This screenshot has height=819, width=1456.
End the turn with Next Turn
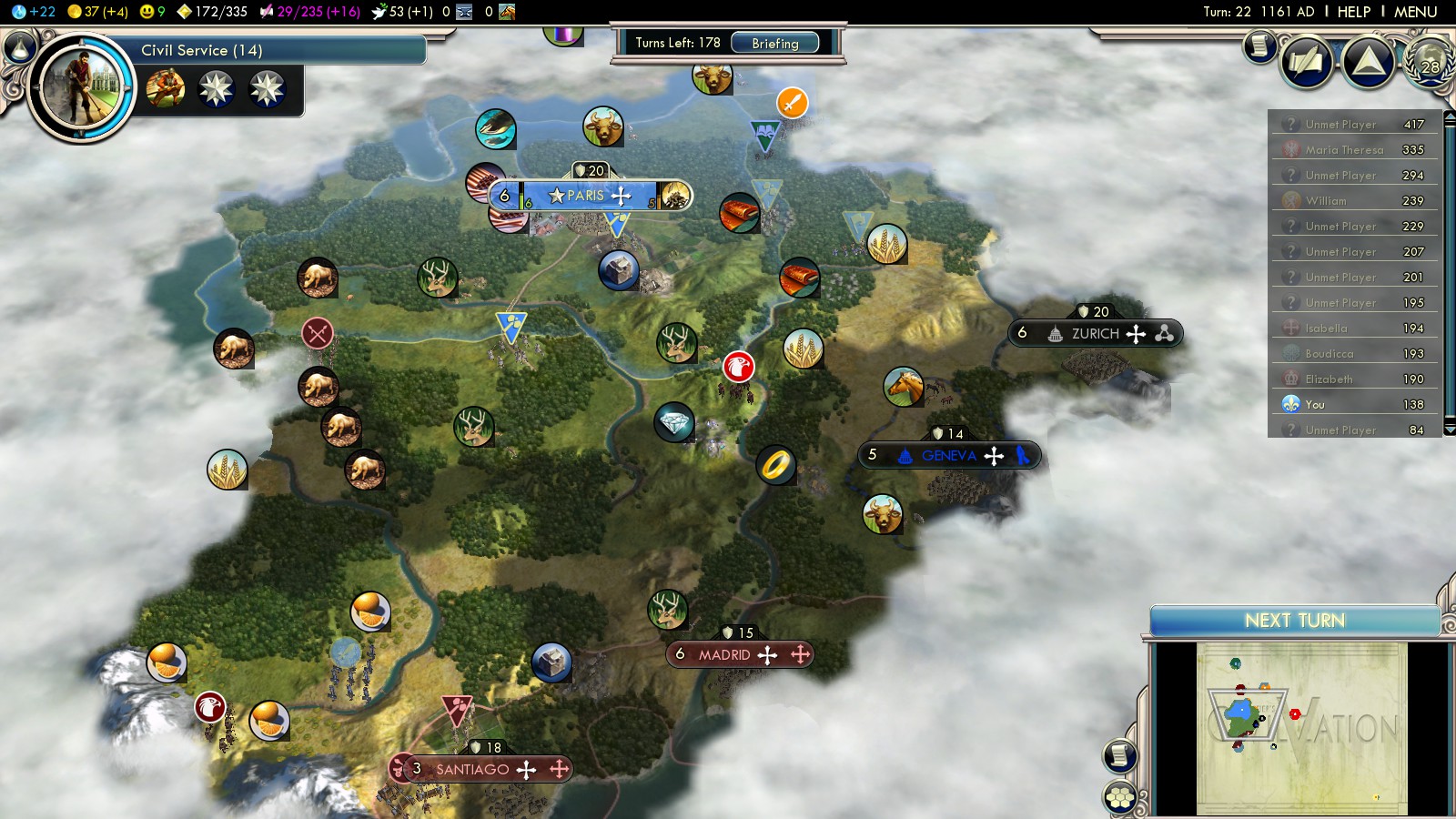[1294, 621]
